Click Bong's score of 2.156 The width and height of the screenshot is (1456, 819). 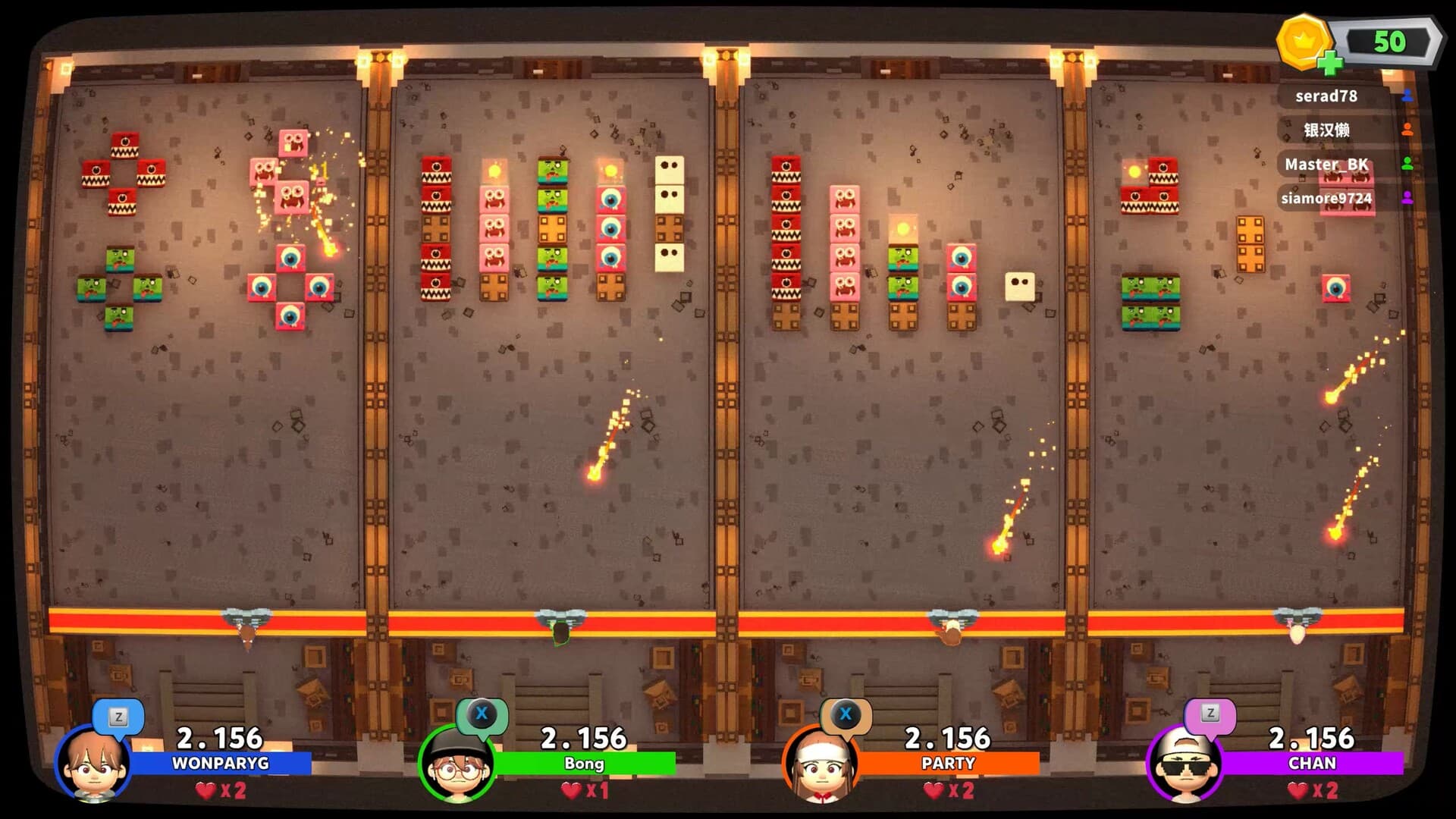tap(583, 736)
